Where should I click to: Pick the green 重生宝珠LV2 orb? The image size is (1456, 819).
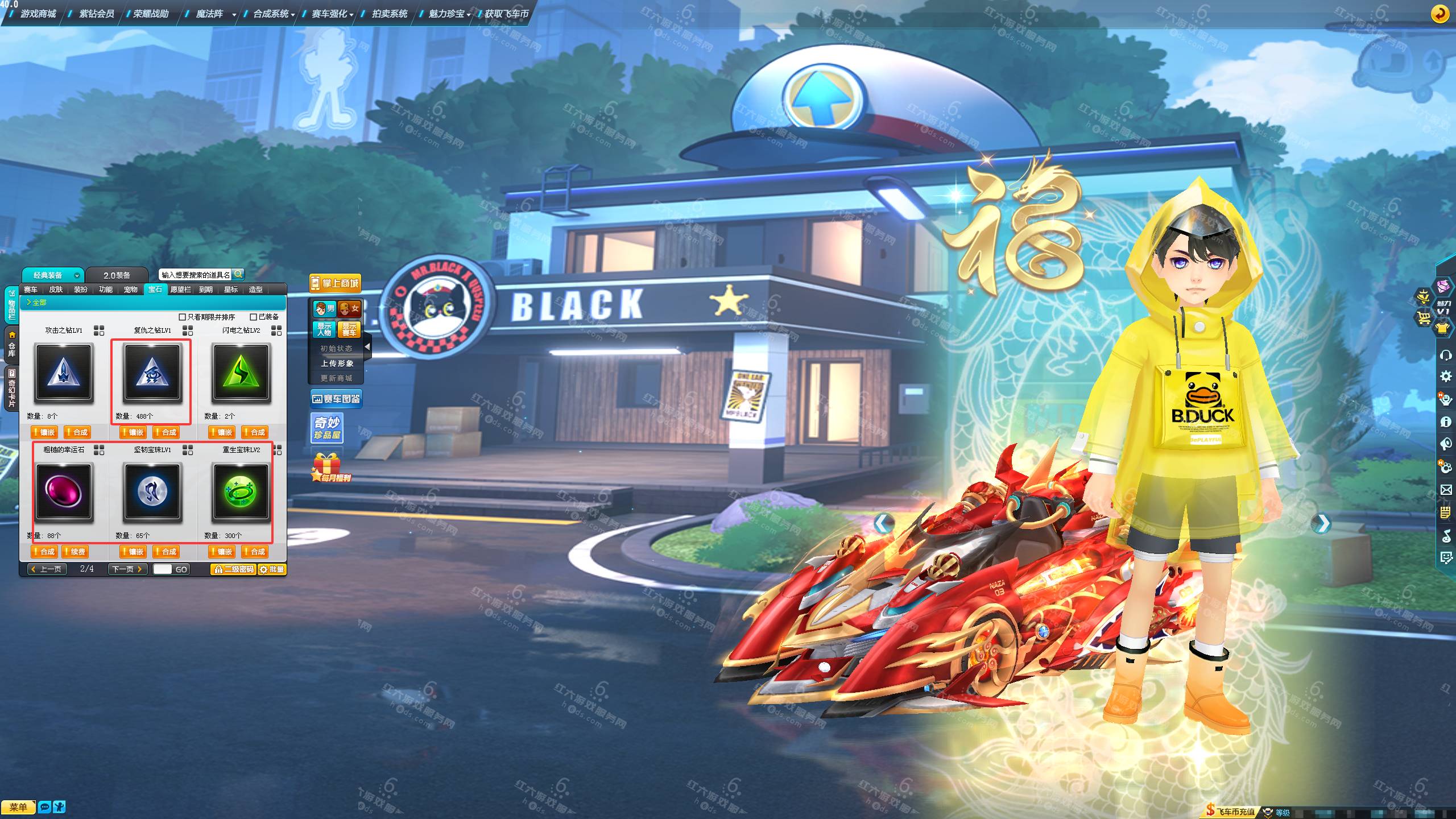(241, 493)
